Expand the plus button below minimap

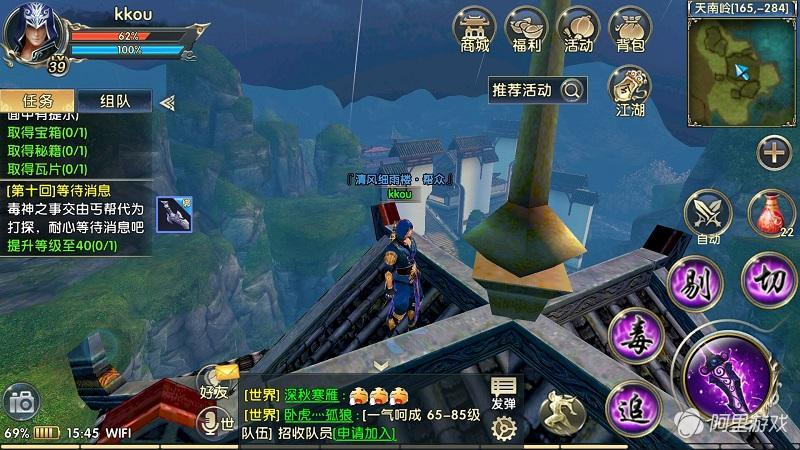(774, 152)
